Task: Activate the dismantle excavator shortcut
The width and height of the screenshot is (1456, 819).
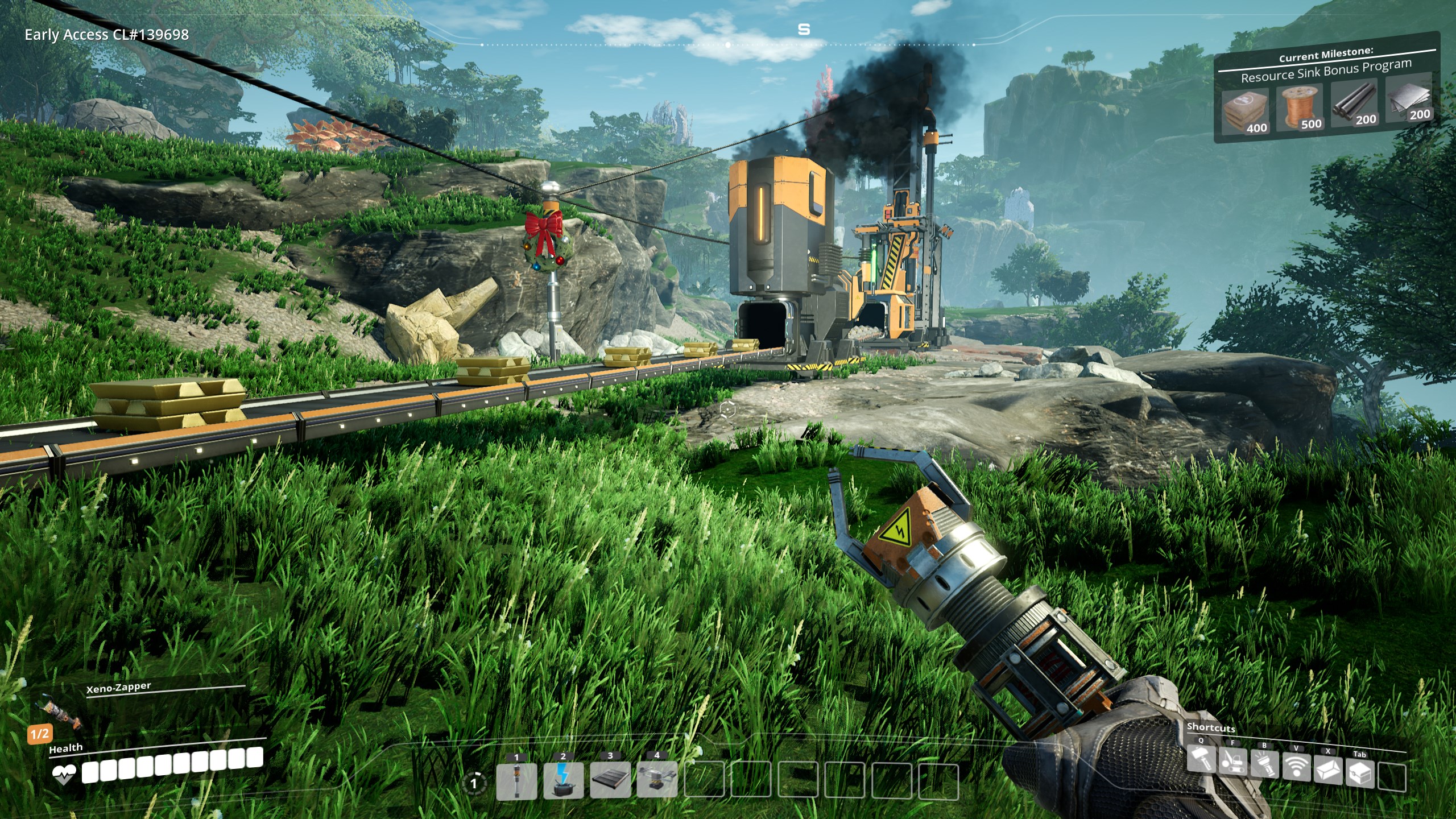Action: tap(1232, 762)
